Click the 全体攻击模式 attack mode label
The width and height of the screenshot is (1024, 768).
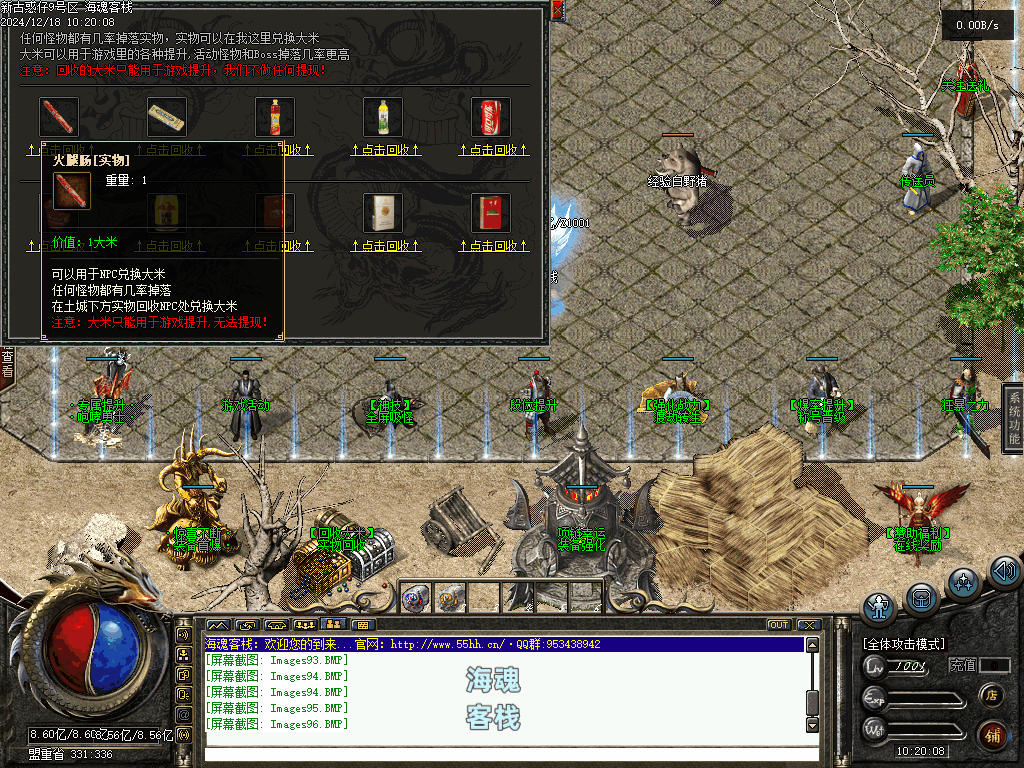(904, 644)
